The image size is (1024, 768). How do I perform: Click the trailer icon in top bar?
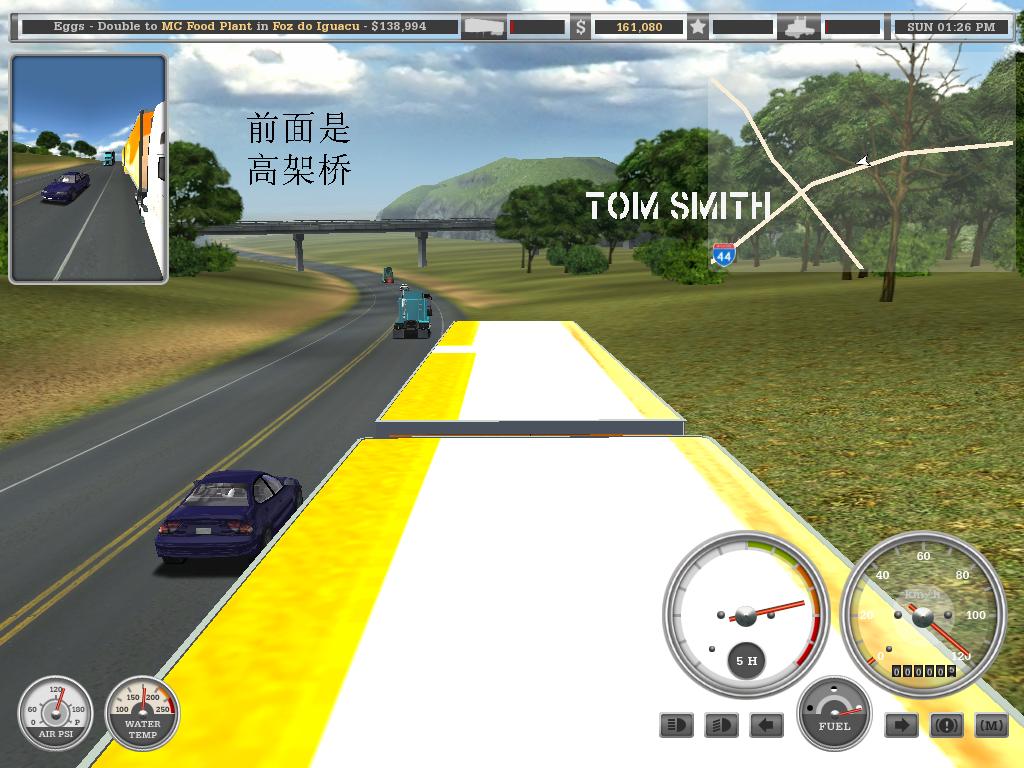pos(483,27)
